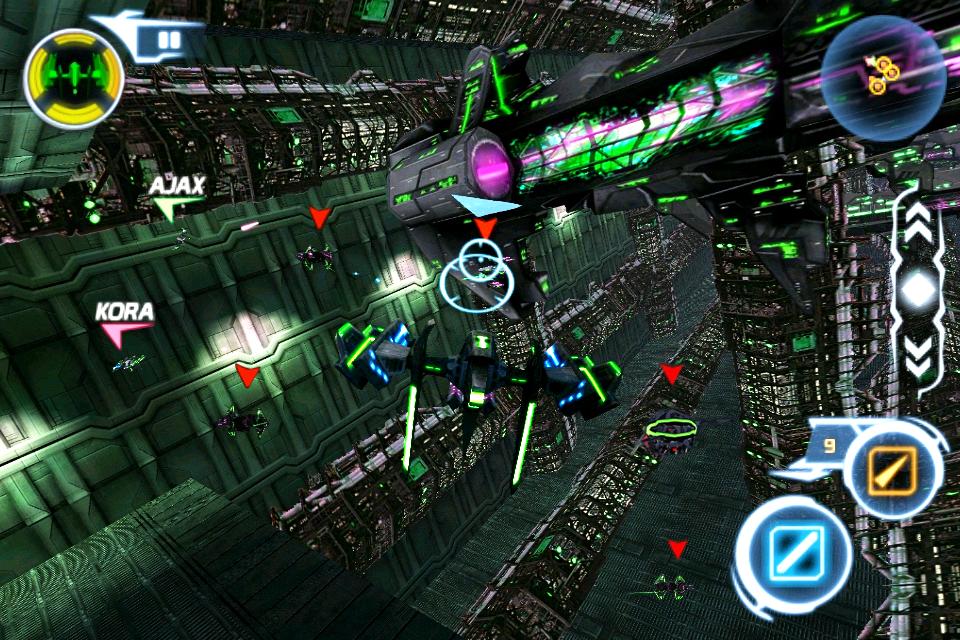Pause the game with the pause button
This screenshot has width=960, height=640.
pos(168,42)
